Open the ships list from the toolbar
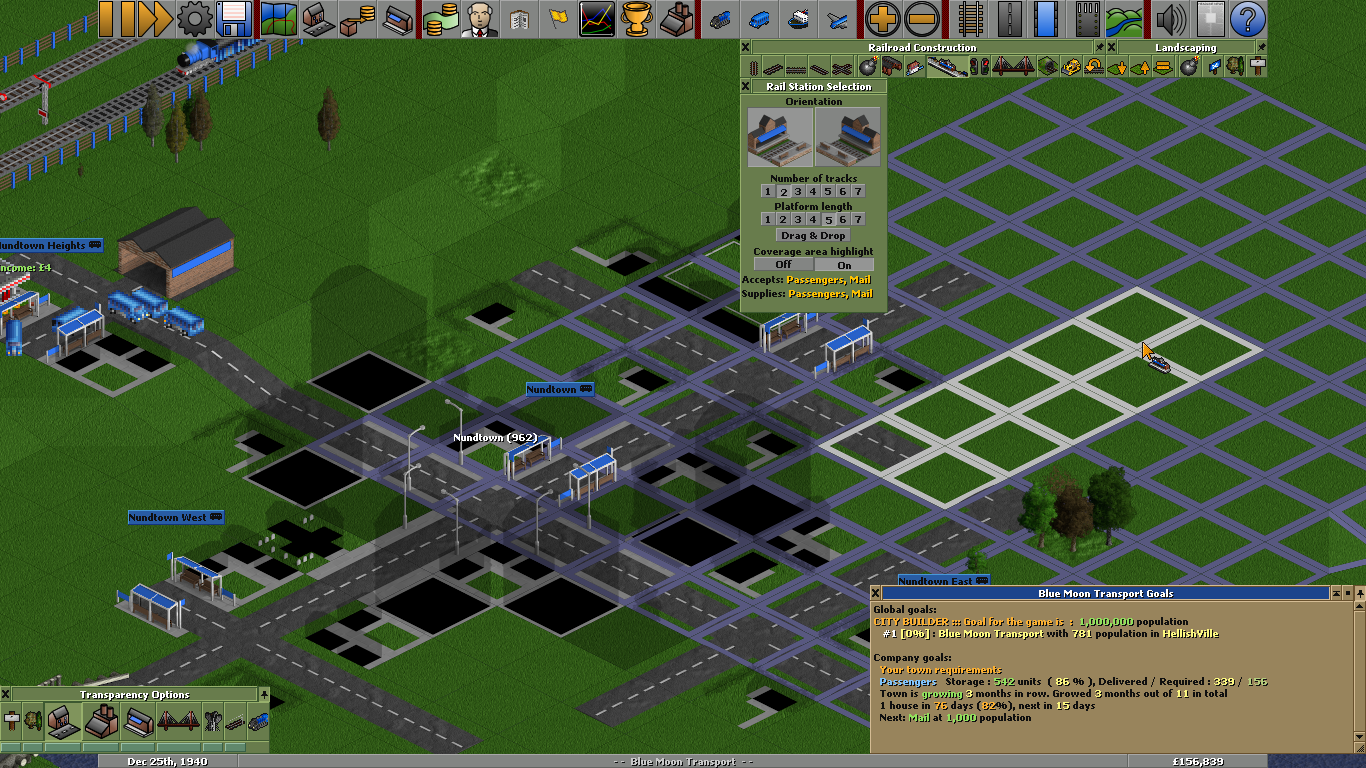The height and width of the screenshot is (768, 1366). click(800, 17)
